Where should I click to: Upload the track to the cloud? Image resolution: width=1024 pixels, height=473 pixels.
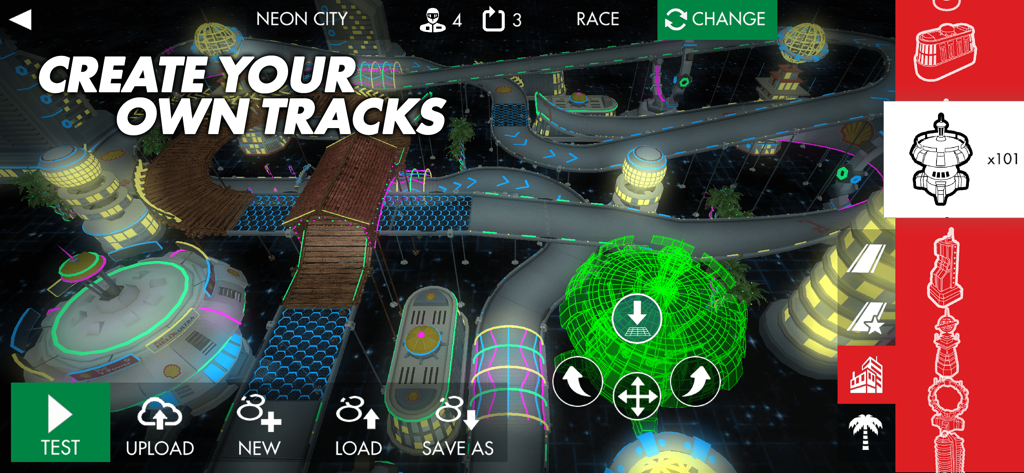tap(160, 426)
